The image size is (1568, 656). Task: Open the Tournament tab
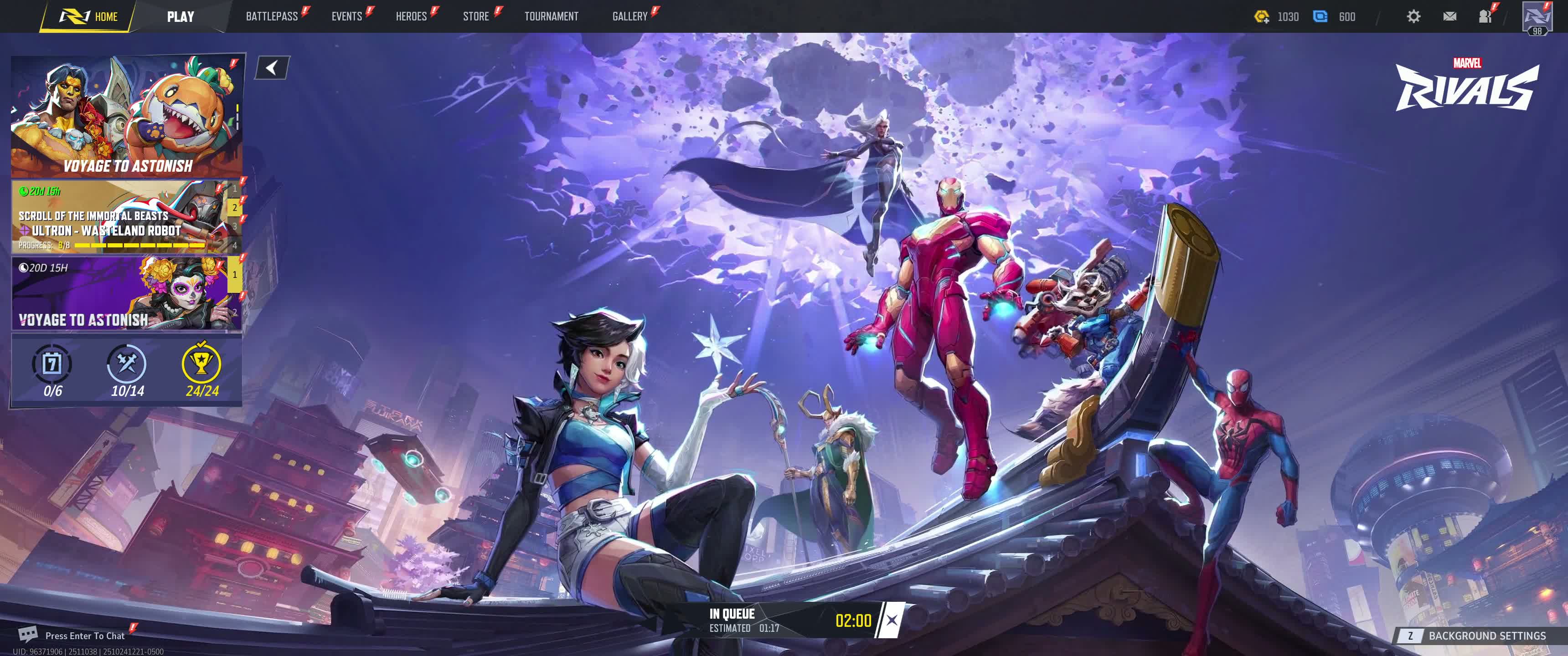[551, 16]
